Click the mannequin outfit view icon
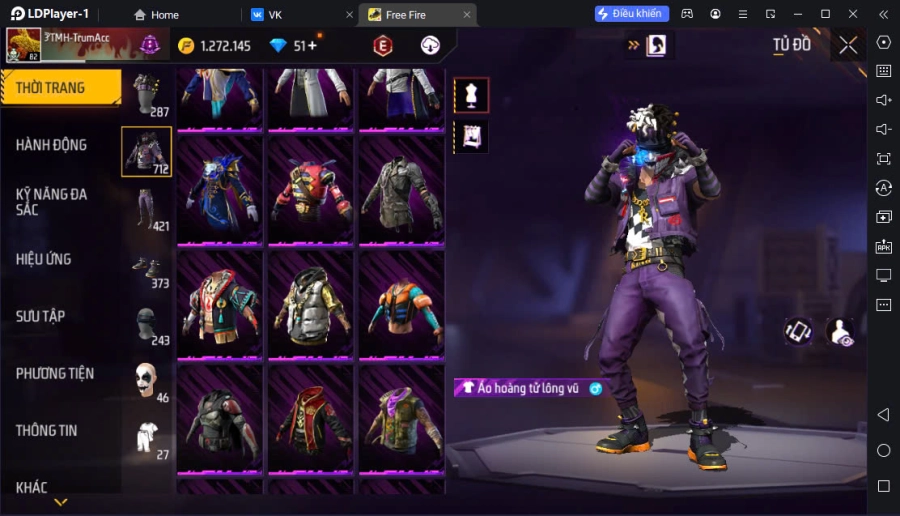This screenshot has width=900, height=516. (471, 95)
